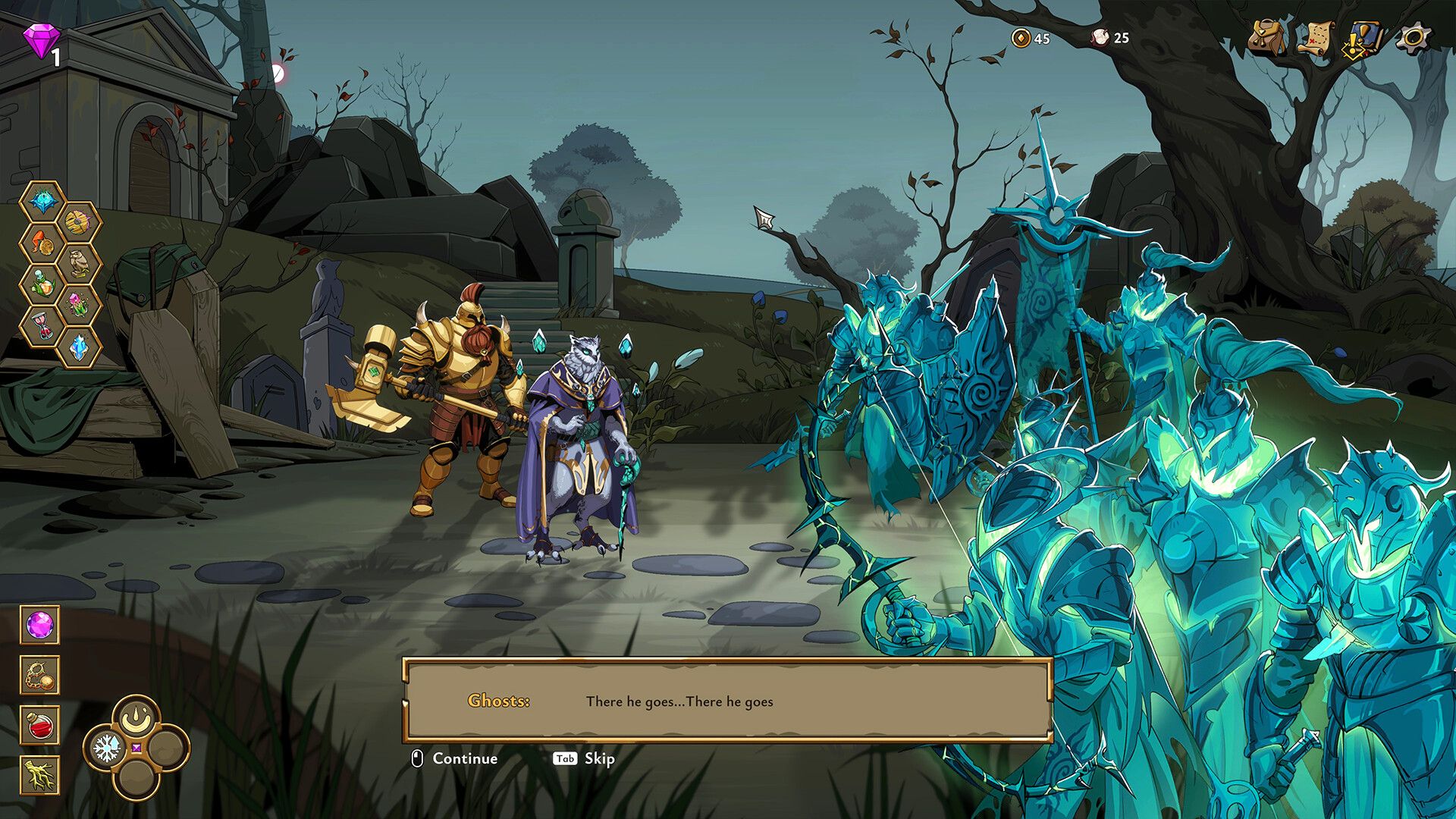The width and height of the screenshot is (1456, 819).
Task: Select the stone owl statue relic
Action: click(78, 265)
